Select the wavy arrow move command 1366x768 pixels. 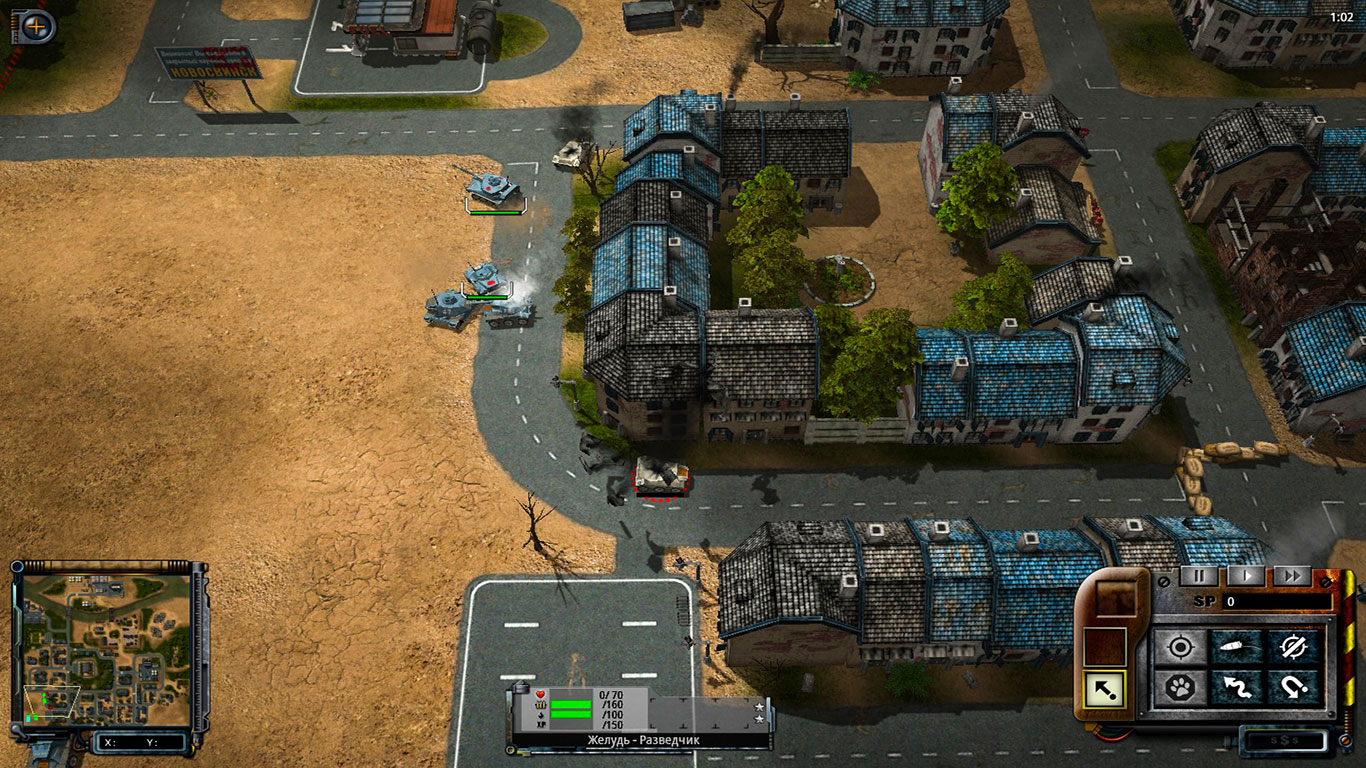1238,687
